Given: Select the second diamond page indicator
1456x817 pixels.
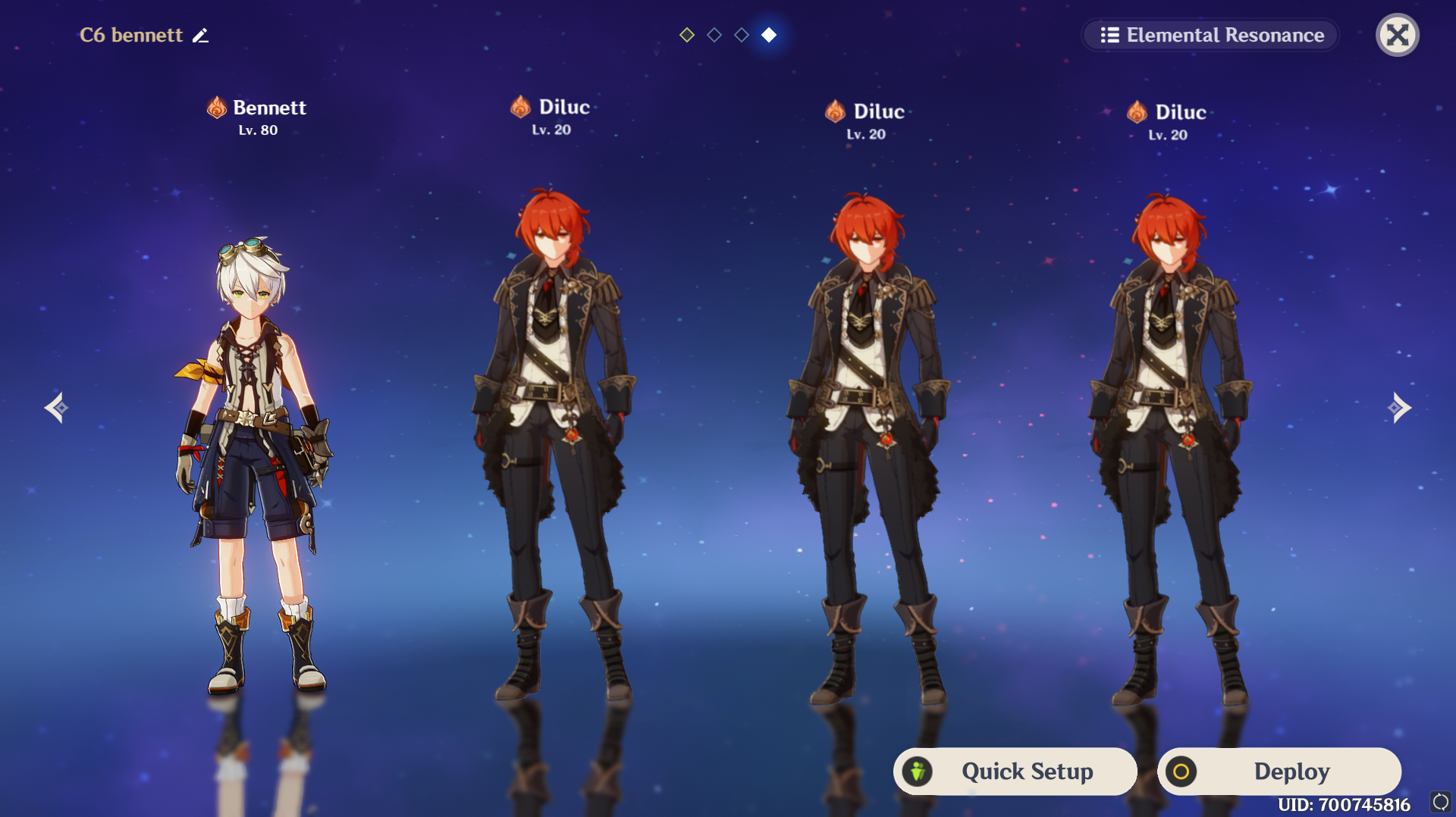Looking at the screenshot, I should 714,34.
